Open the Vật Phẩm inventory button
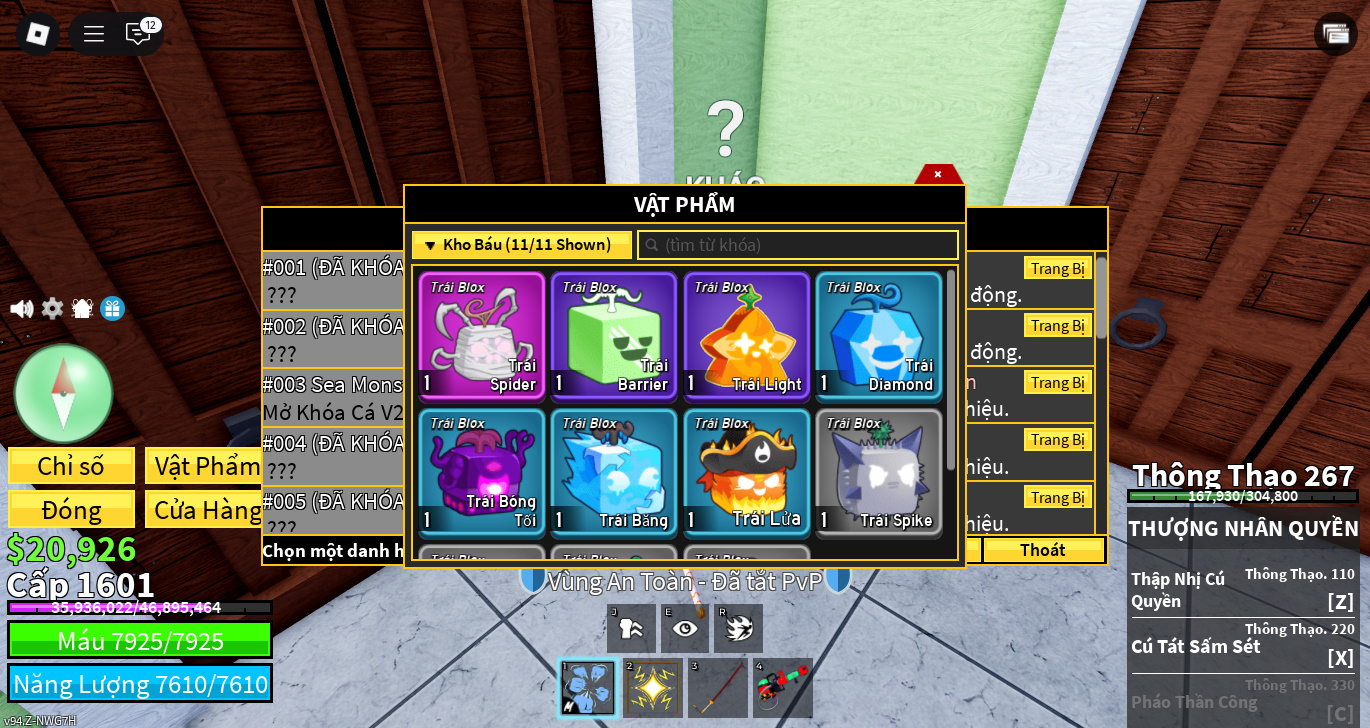This screenshot has width=1370, height=728. [x=207, y=466]
